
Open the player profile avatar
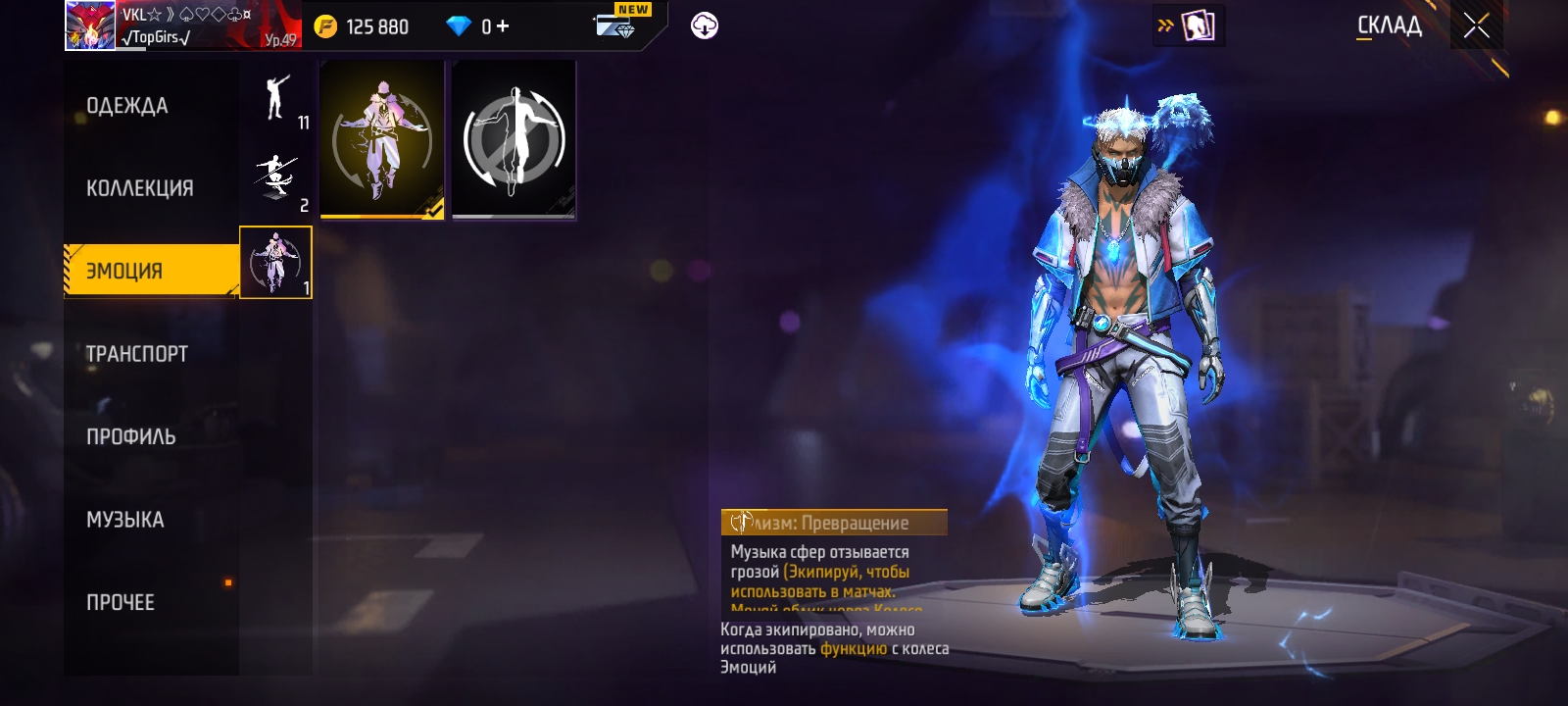(89, 25)
